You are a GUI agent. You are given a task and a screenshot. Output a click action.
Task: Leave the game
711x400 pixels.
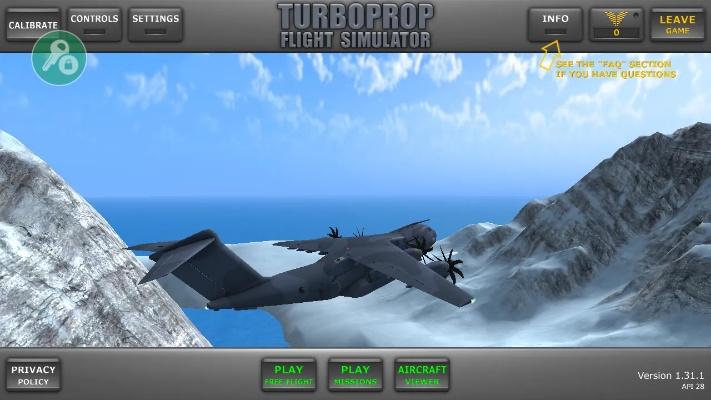pos(677,23)
